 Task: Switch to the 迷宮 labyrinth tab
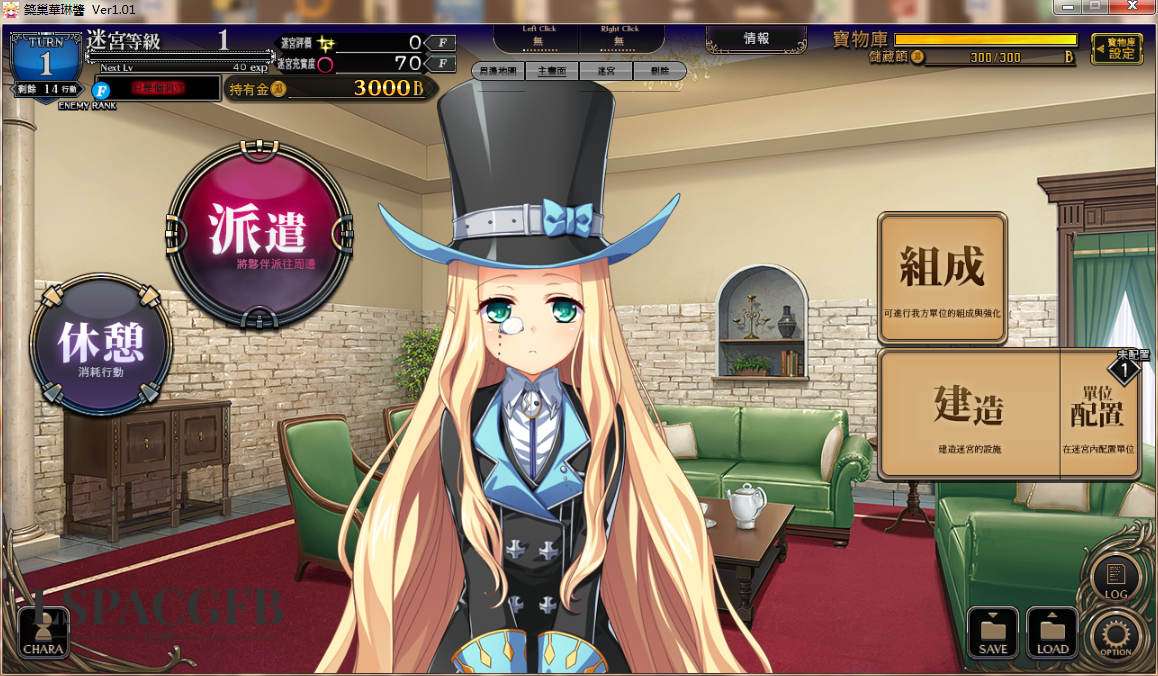(x=606, y=72)
